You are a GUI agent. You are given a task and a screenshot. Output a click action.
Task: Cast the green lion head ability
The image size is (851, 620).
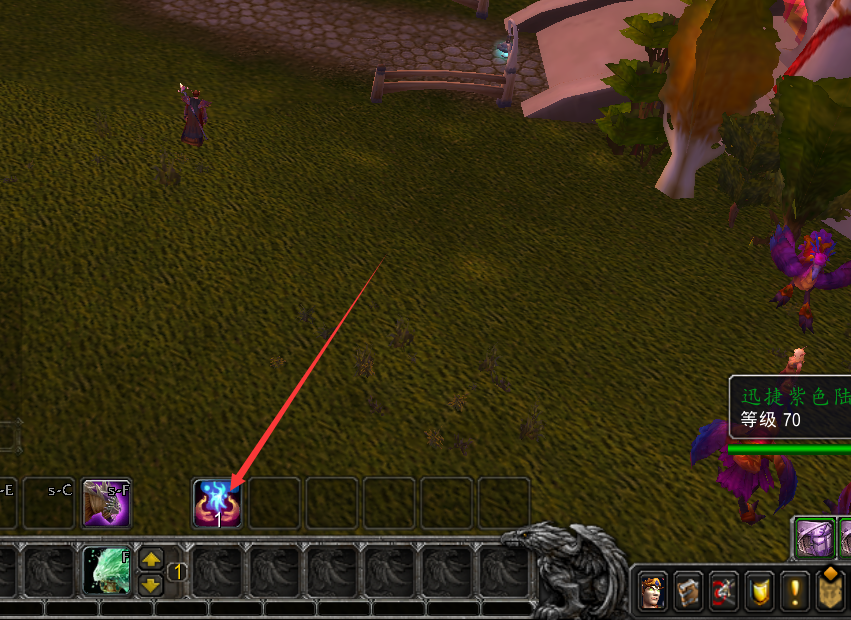pos(107,571)
